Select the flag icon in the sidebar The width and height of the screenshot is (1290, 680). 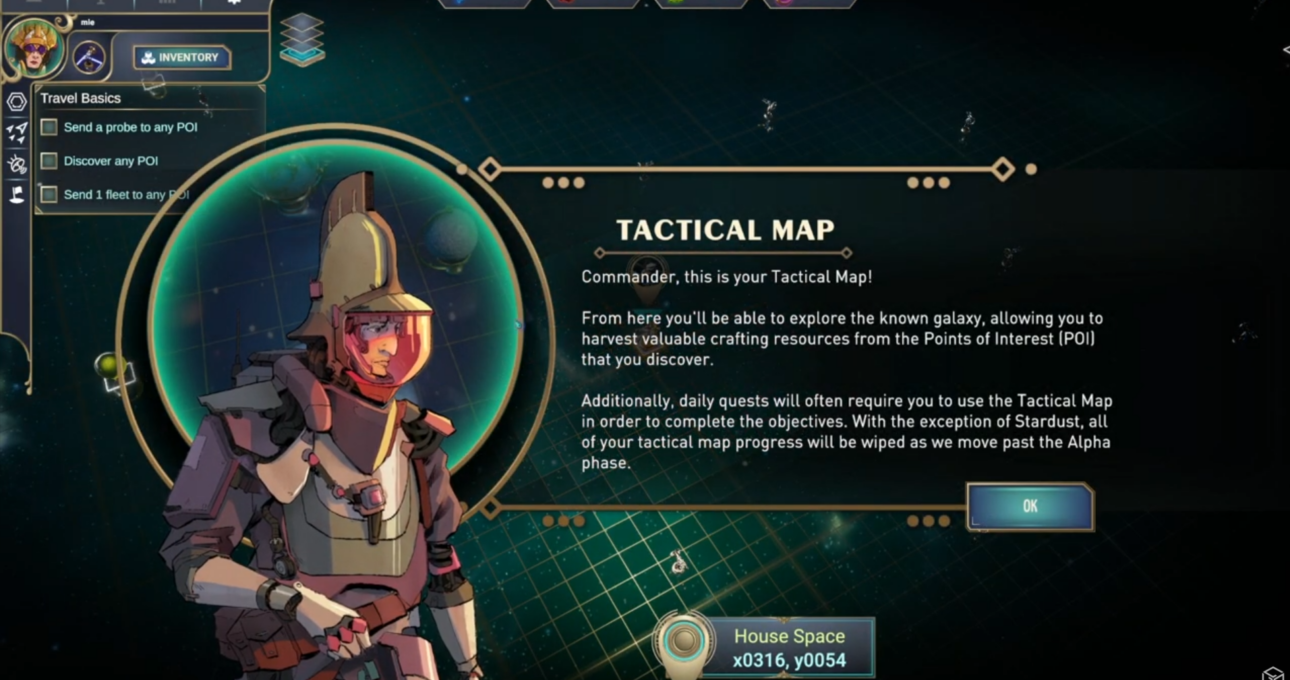17,195
